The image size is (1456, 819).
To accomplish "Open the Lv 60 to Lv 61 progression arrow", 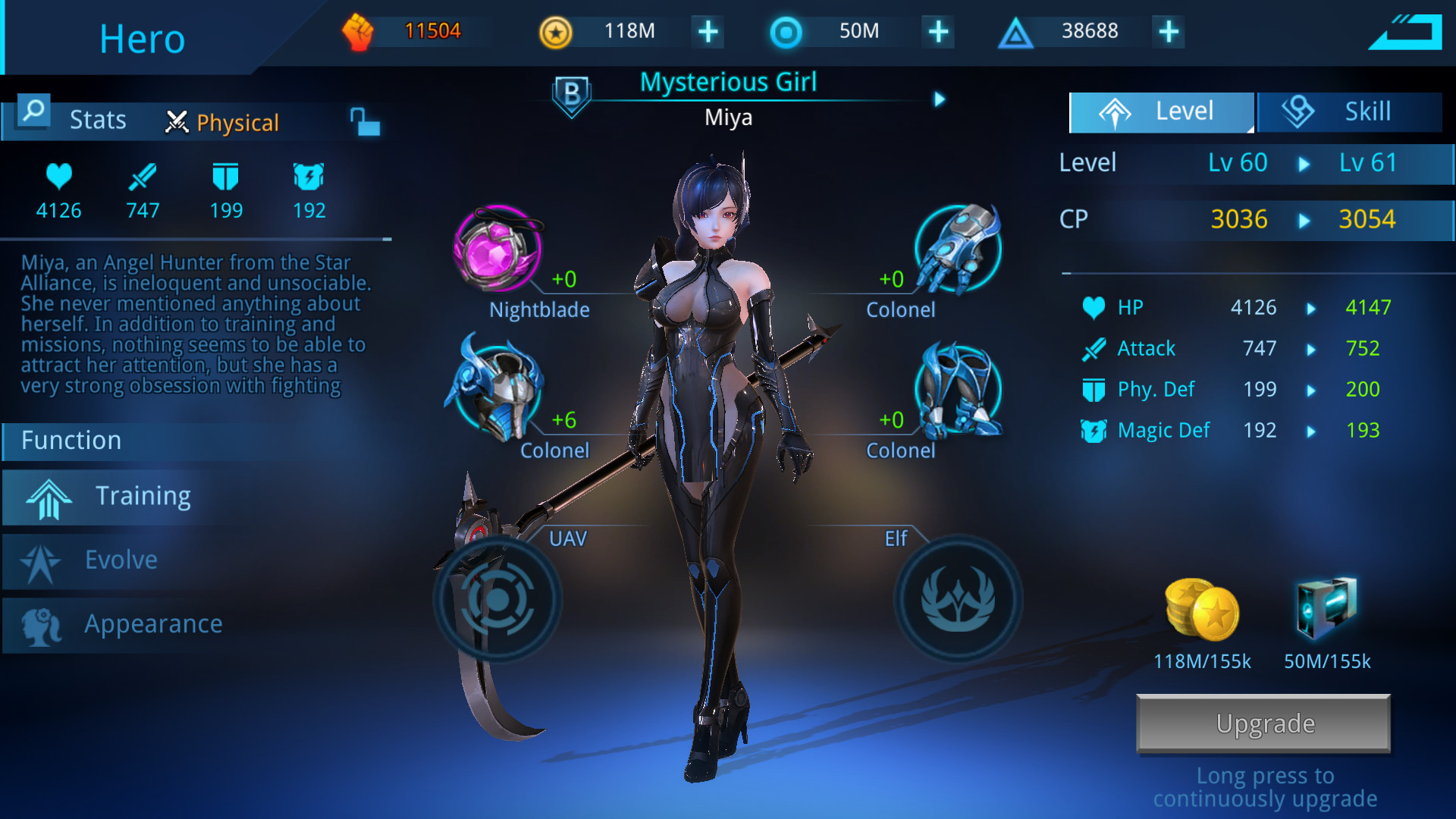I will (1304, 162).
